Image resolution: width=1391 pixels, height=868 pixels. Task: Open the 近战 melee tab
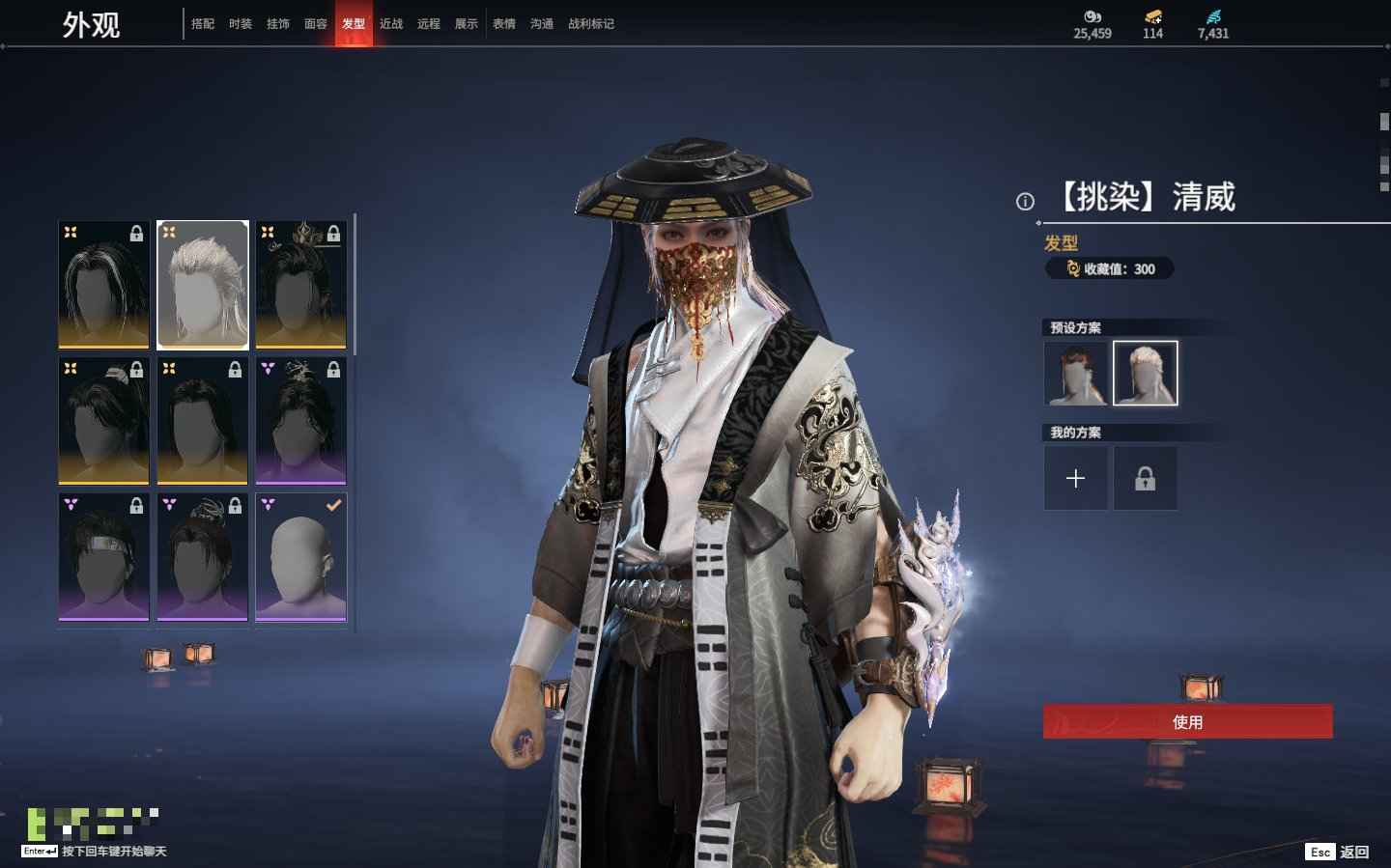click(391, 24)
